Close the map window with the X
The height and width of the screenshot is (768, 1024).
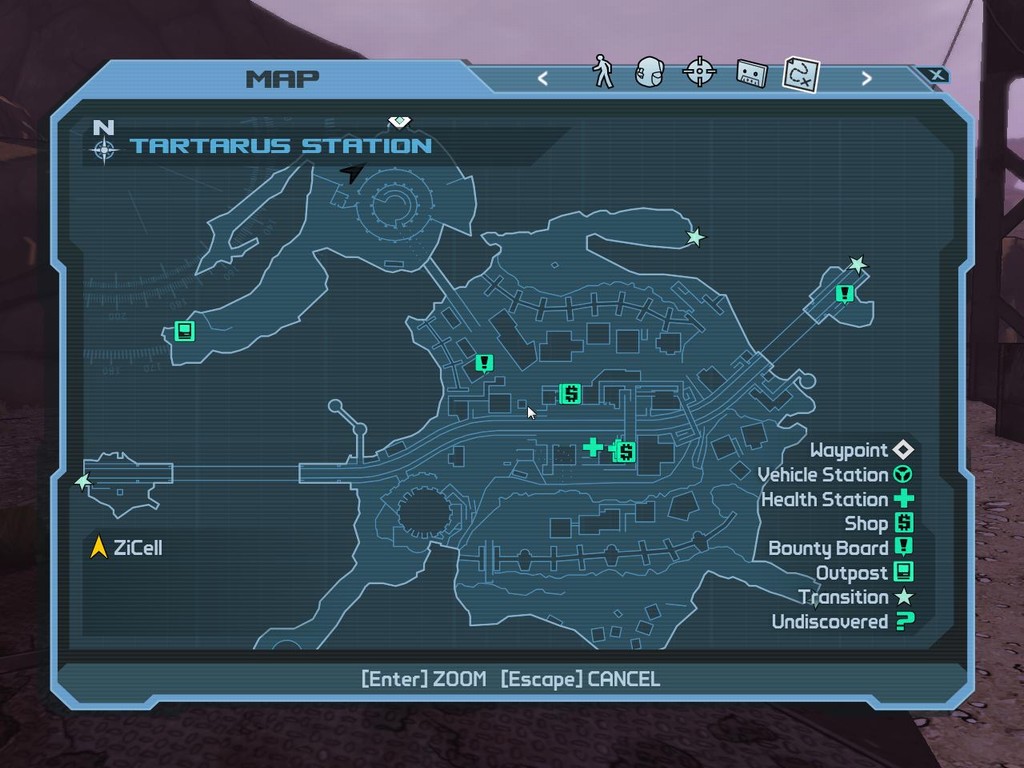(935, 75)
